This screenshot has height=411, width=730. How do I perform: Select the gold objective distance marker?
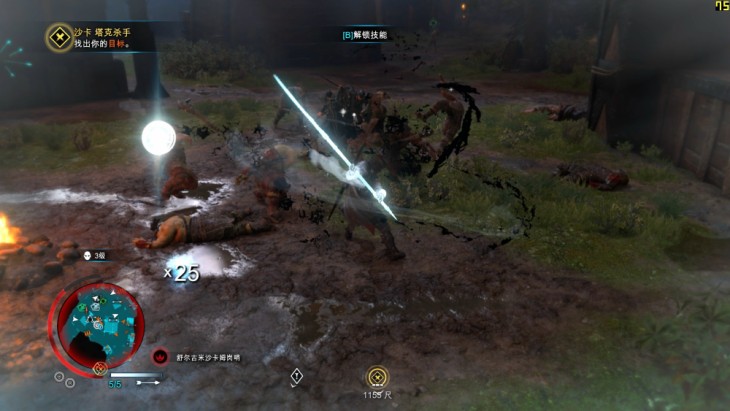(377, 377)
